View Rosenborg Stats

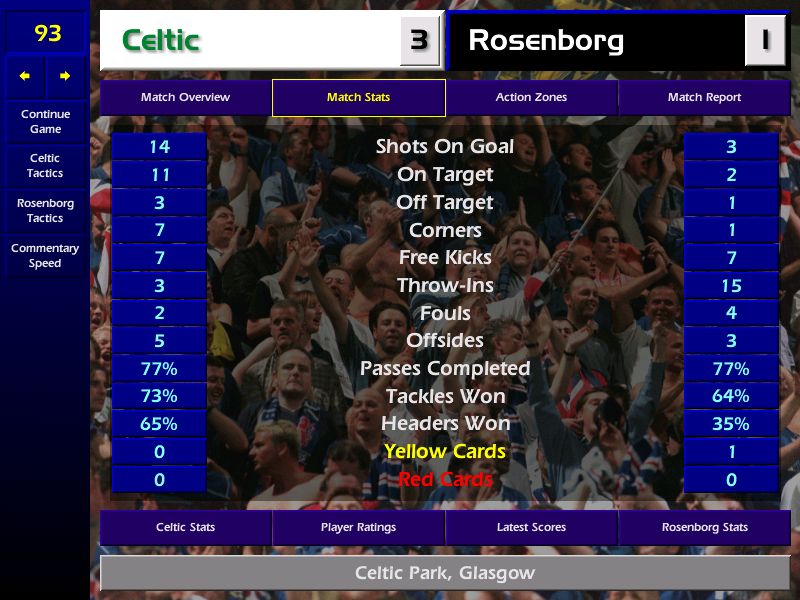(x=704, y=527)
